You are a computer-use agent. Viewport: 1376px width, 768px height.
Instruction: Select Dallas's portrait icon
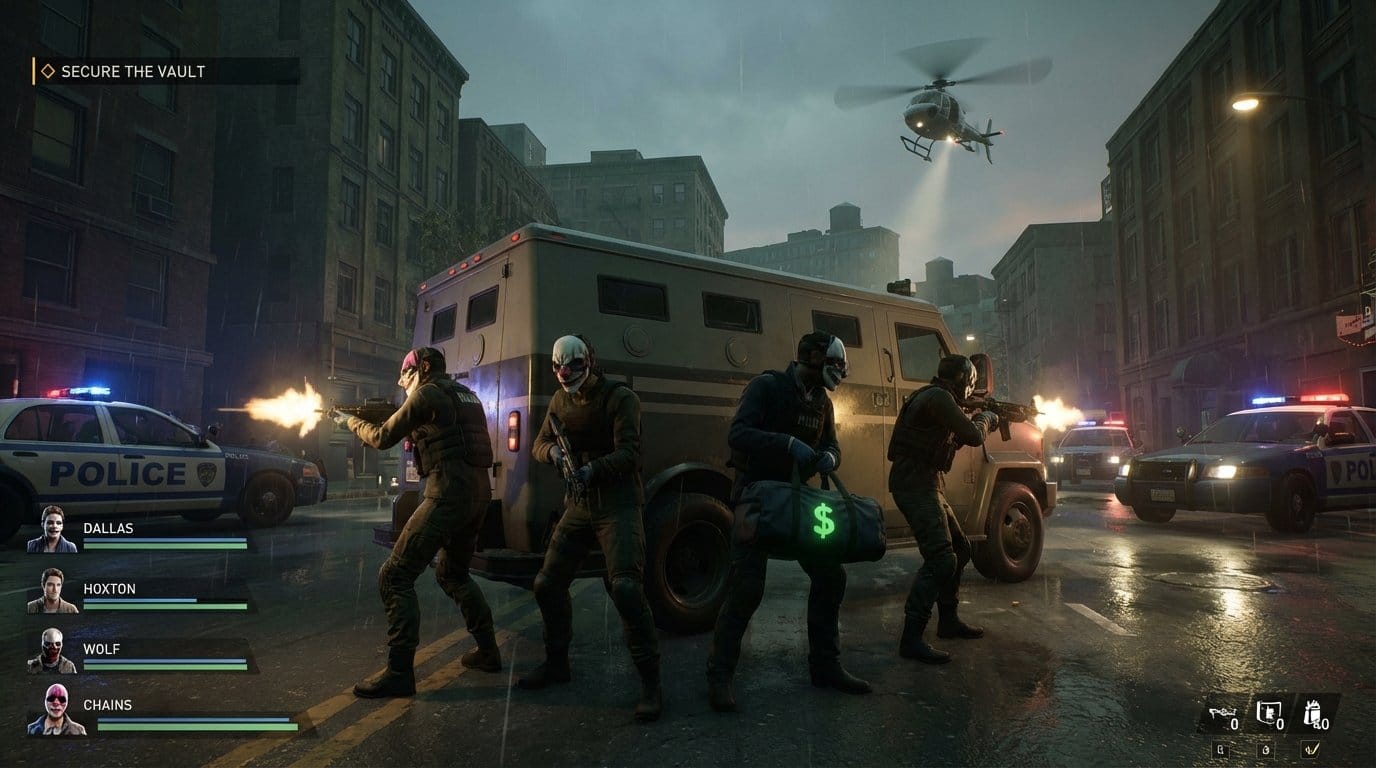click(x=52, y=530)
